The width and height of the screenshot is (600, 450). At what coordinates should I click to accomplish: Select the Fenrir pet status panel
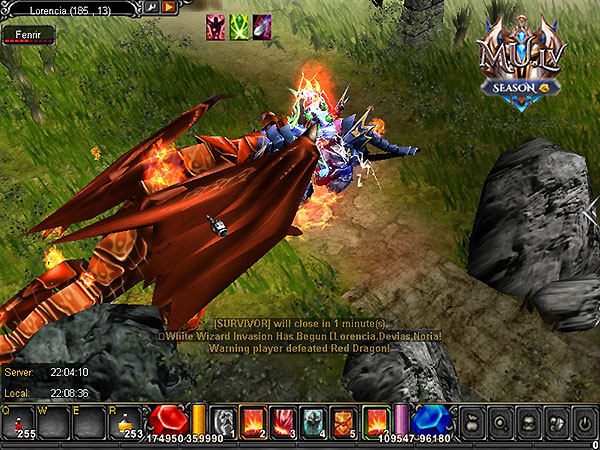click(x=28, y=35)
